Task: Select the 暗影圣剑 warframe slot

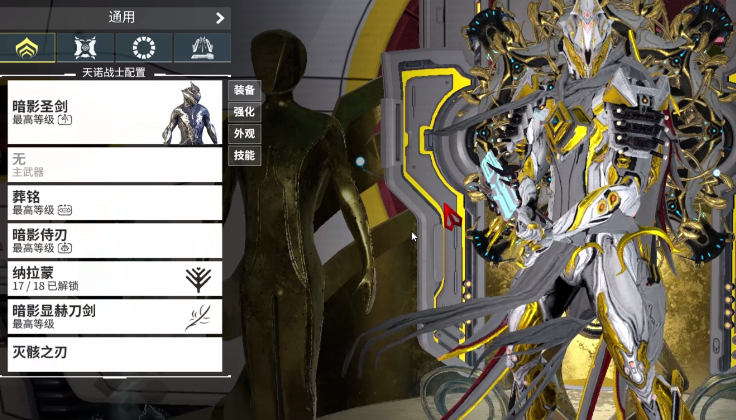Action: click(x=115, y=112)
